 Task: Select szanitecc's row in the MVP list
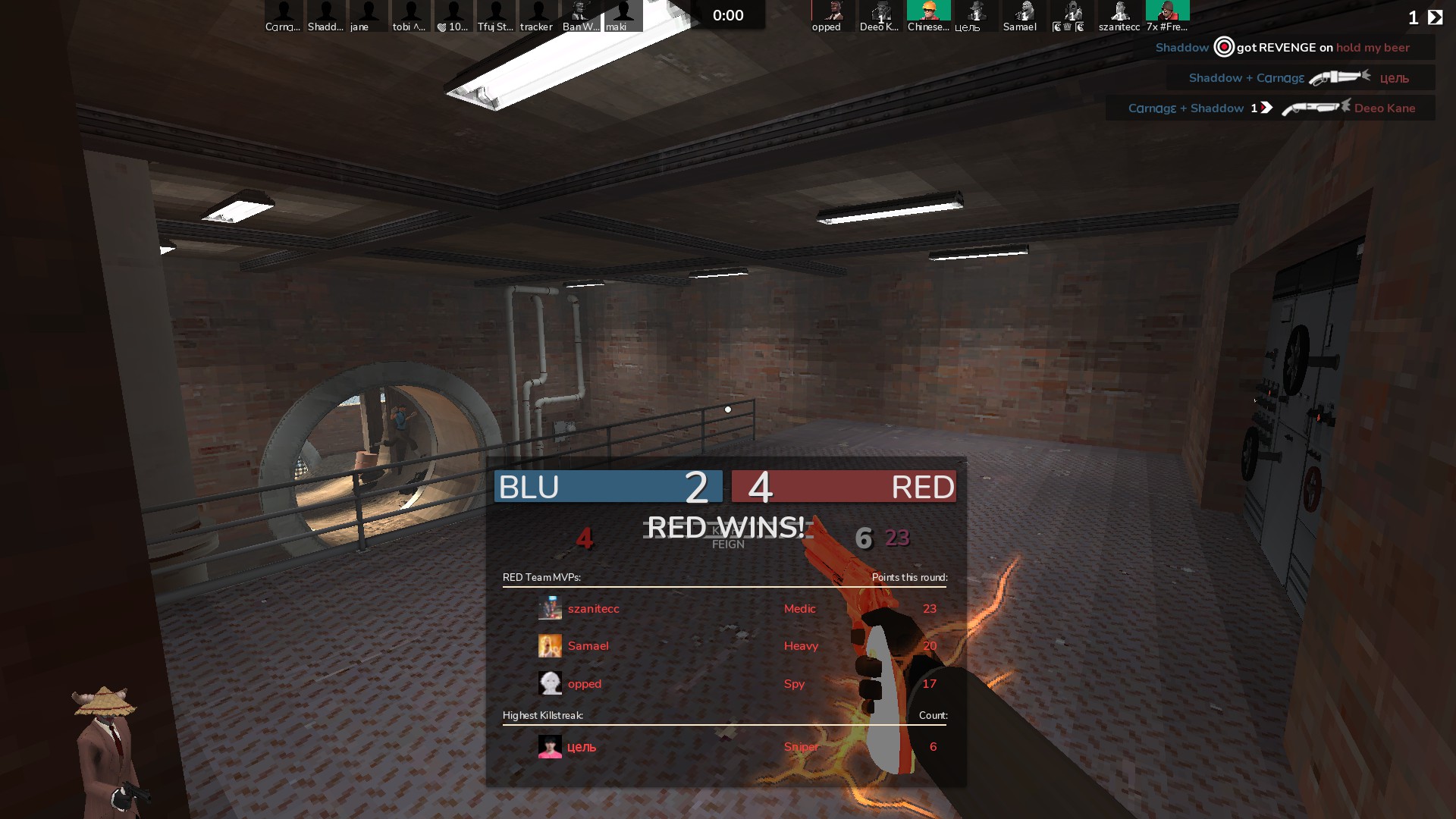click(724, 608)
